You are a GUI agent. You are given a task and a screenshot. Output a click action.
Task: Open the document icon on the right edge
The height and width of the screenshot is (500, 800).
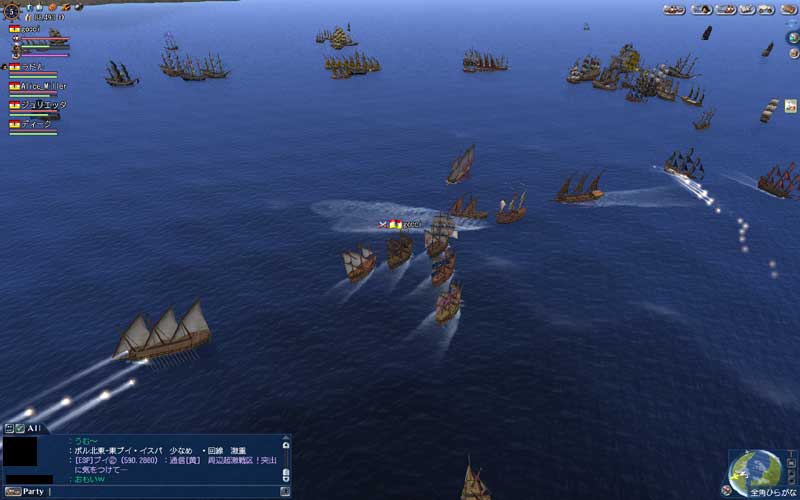[791, 105]
